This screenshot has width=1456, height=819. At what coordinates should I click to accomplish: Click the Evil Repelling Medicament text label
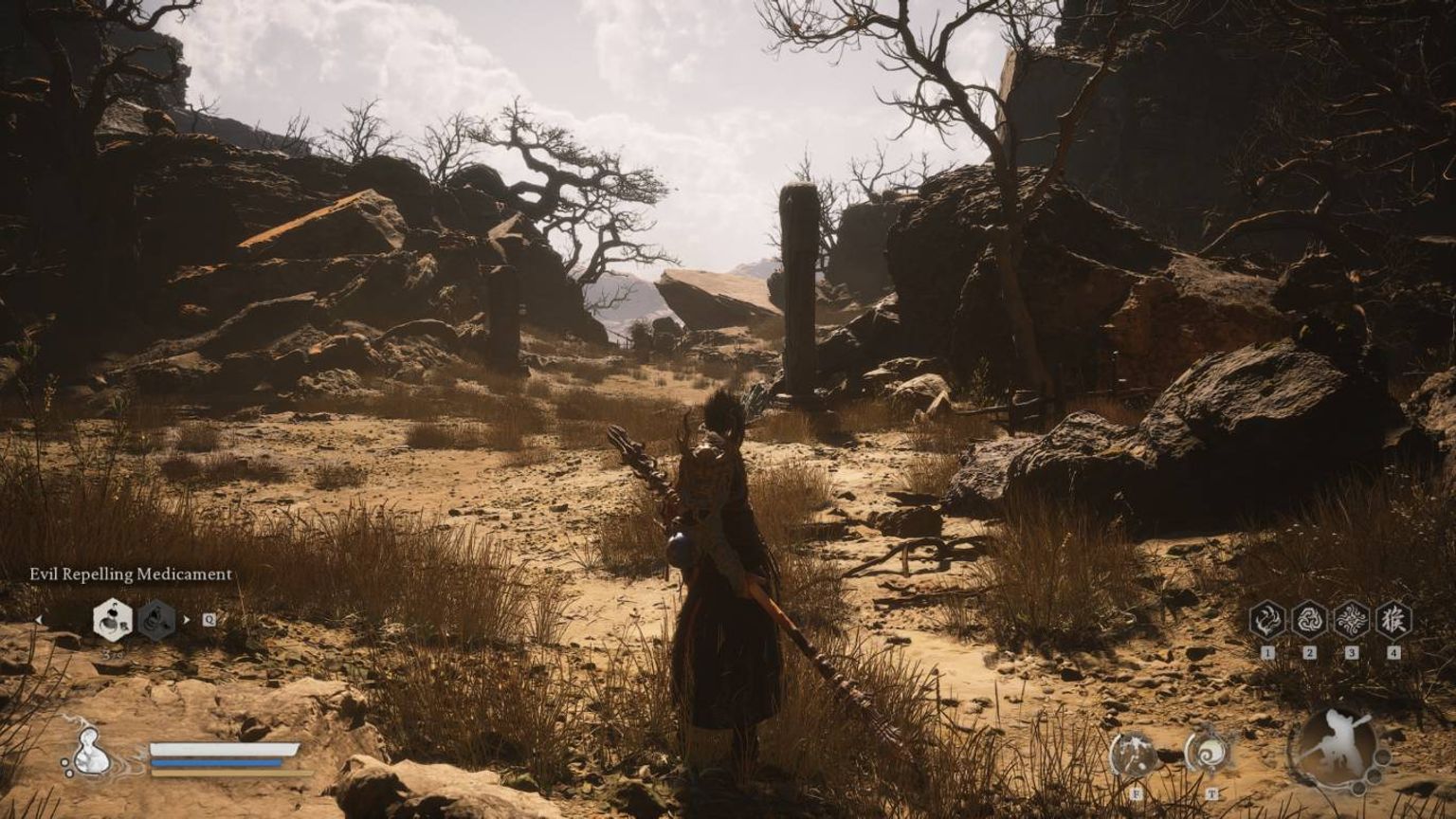point(131,574)
